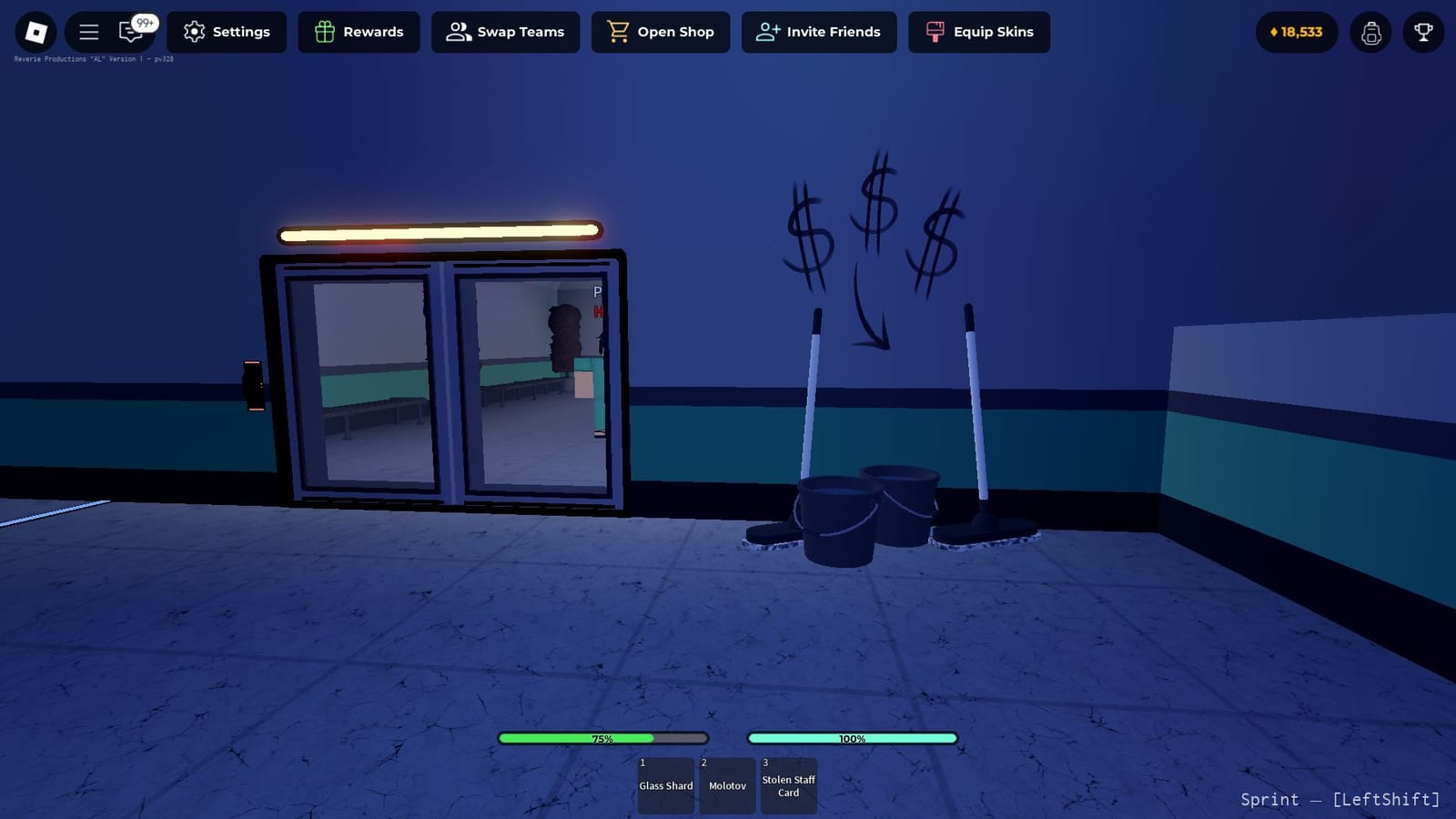1456x819 pixels.
Task: Open the hamburger menu at top left
Action: point(87,30)
